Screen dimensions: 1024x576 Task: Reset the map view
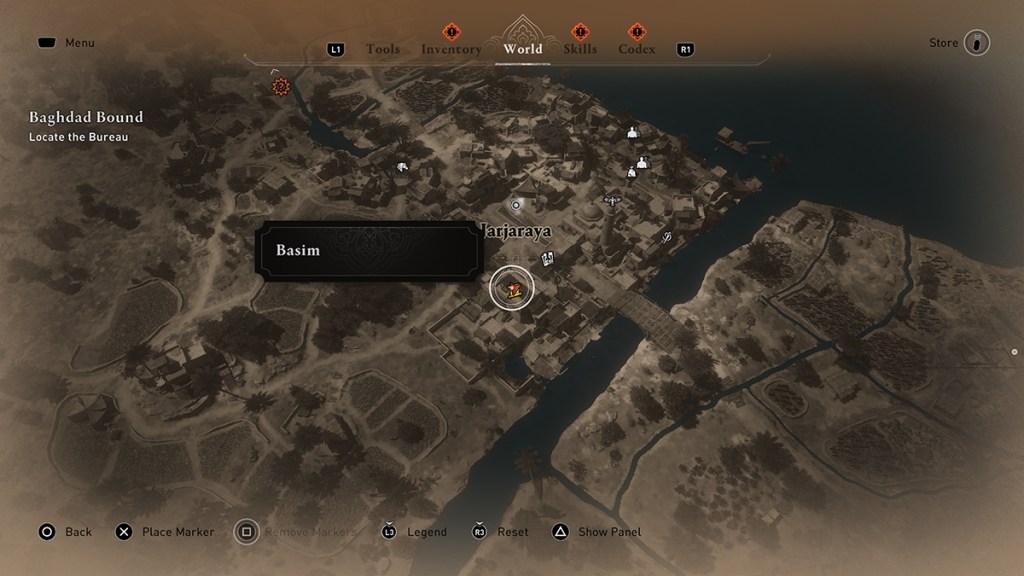coord(501,532)
